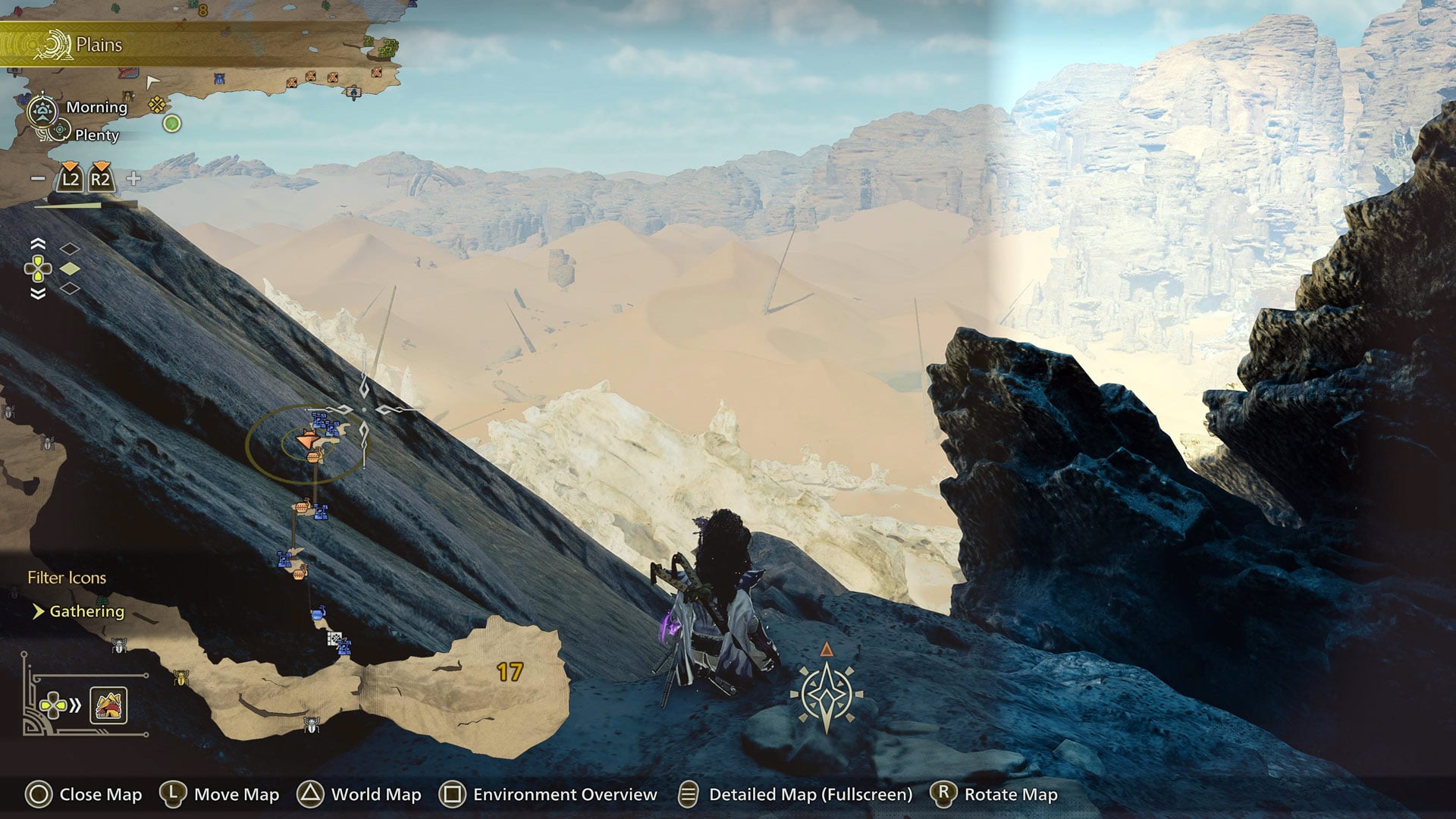This screenshot has height=819, width=1456.
Task: Click an orange basket gathering point icon
Action: pyautogui.click(x=312, y=457)
